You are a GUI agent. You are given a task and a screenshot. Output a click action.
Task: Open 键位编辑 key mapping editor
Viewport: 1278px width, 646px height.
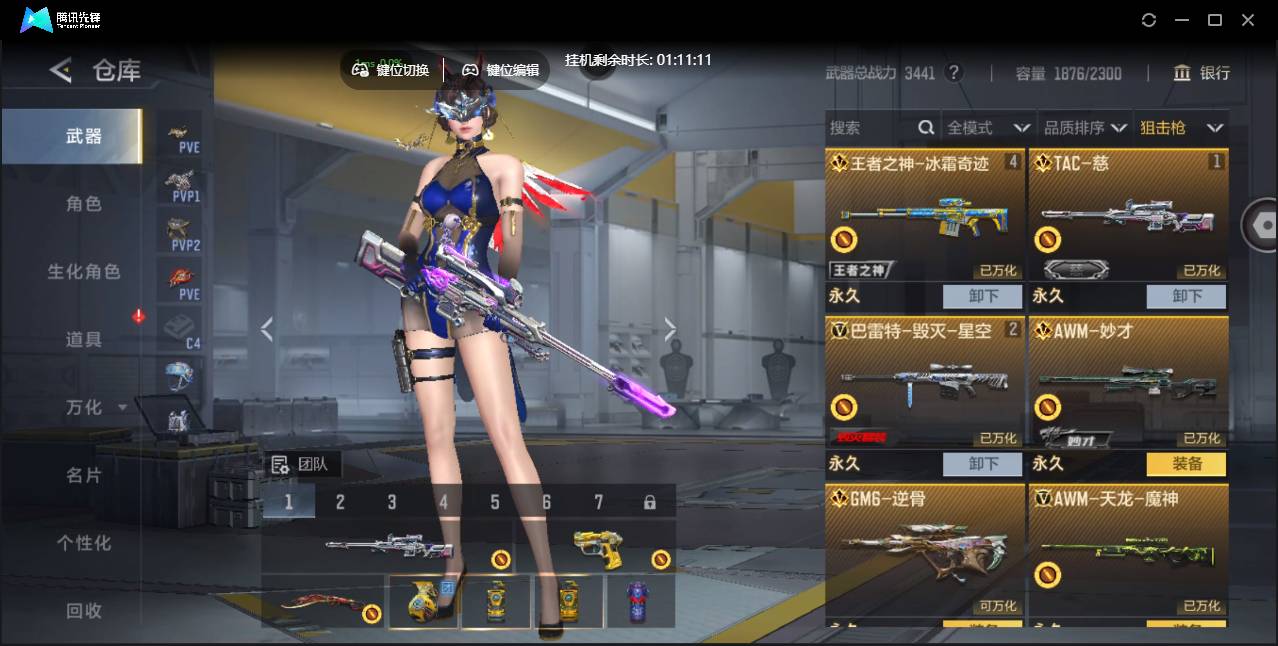click(x=501, y=70)
